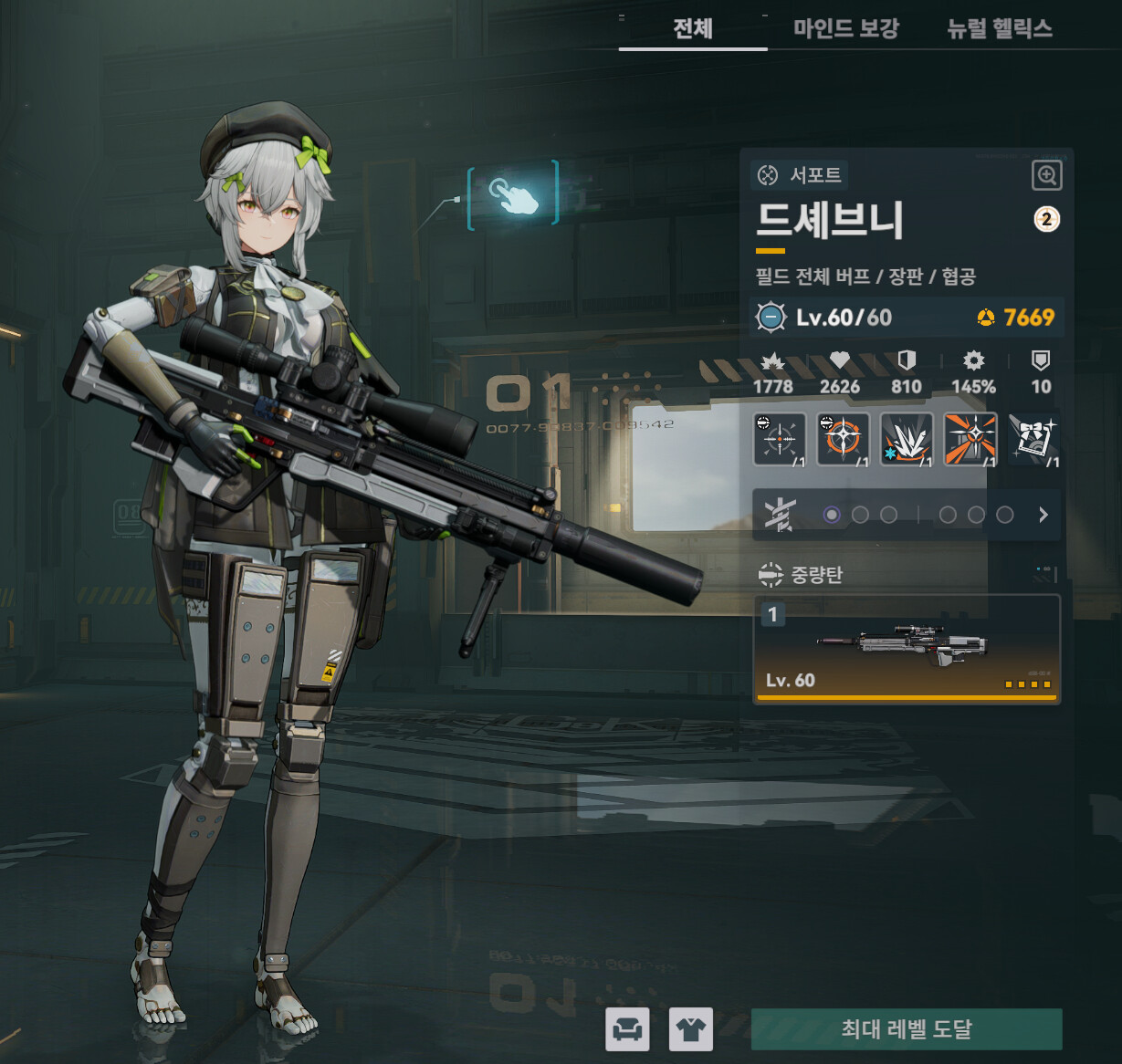Screen dimensions: 1122x1064
Task: Open the Lv. 60 sniper rifle weapon card
Action: [907, 649]
